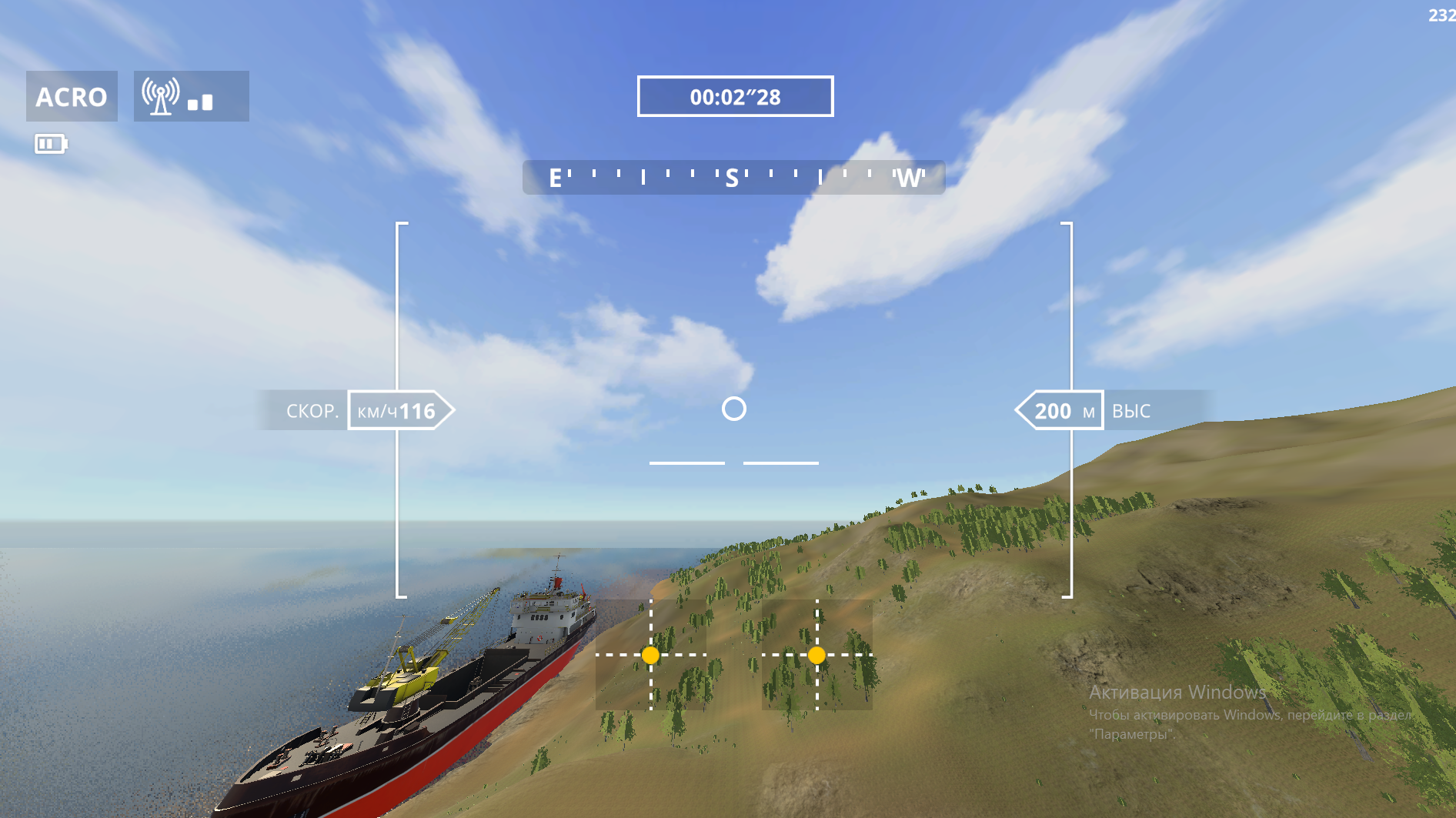Select the radio signal antenna icon
Viewport: 1456px width, 818px height.
click(x=161, y=96)
